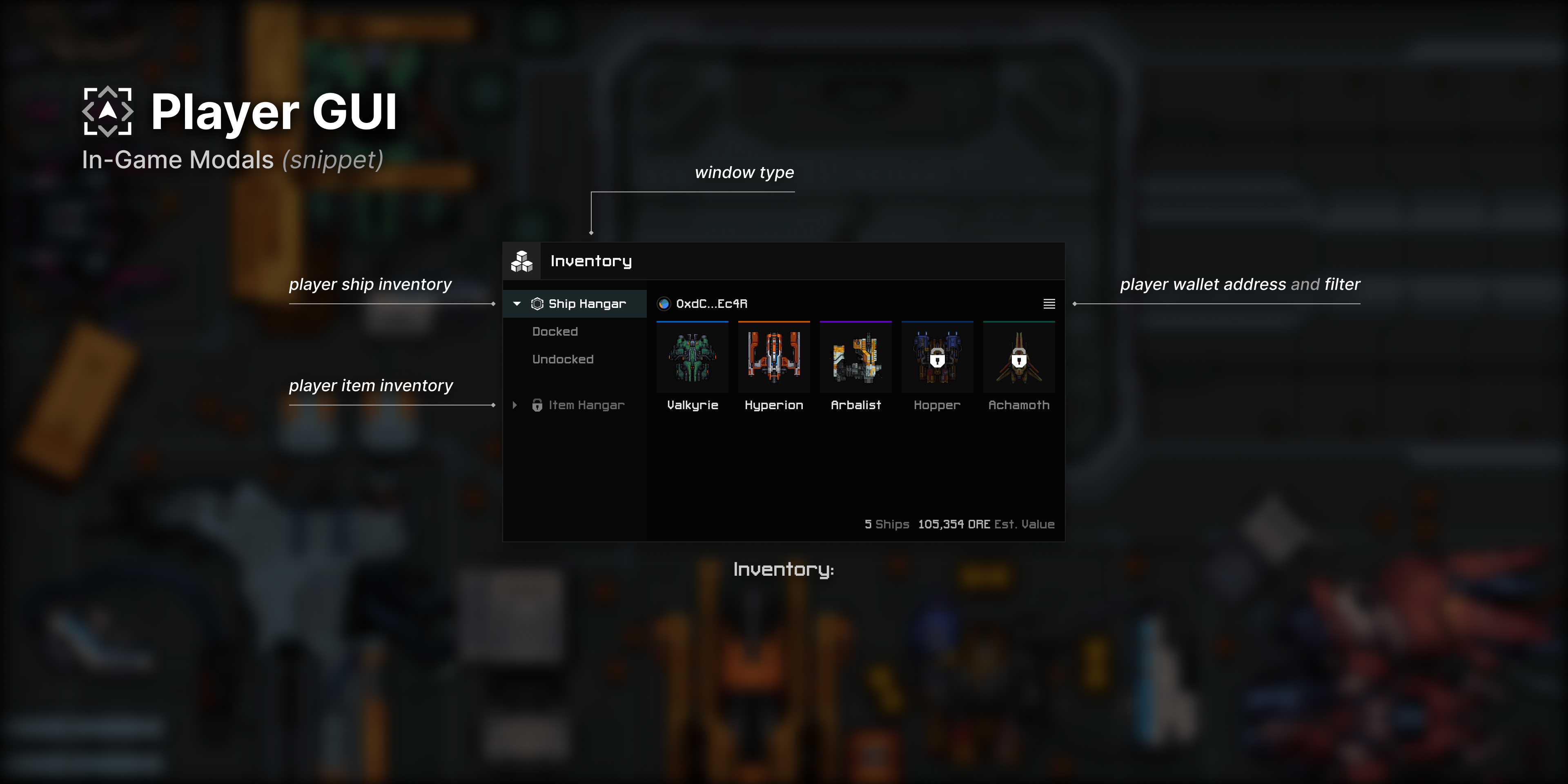Open the wallet address 0xdC...Ec4R dropdown
1568x784 pixels.
tap(711, 303)
